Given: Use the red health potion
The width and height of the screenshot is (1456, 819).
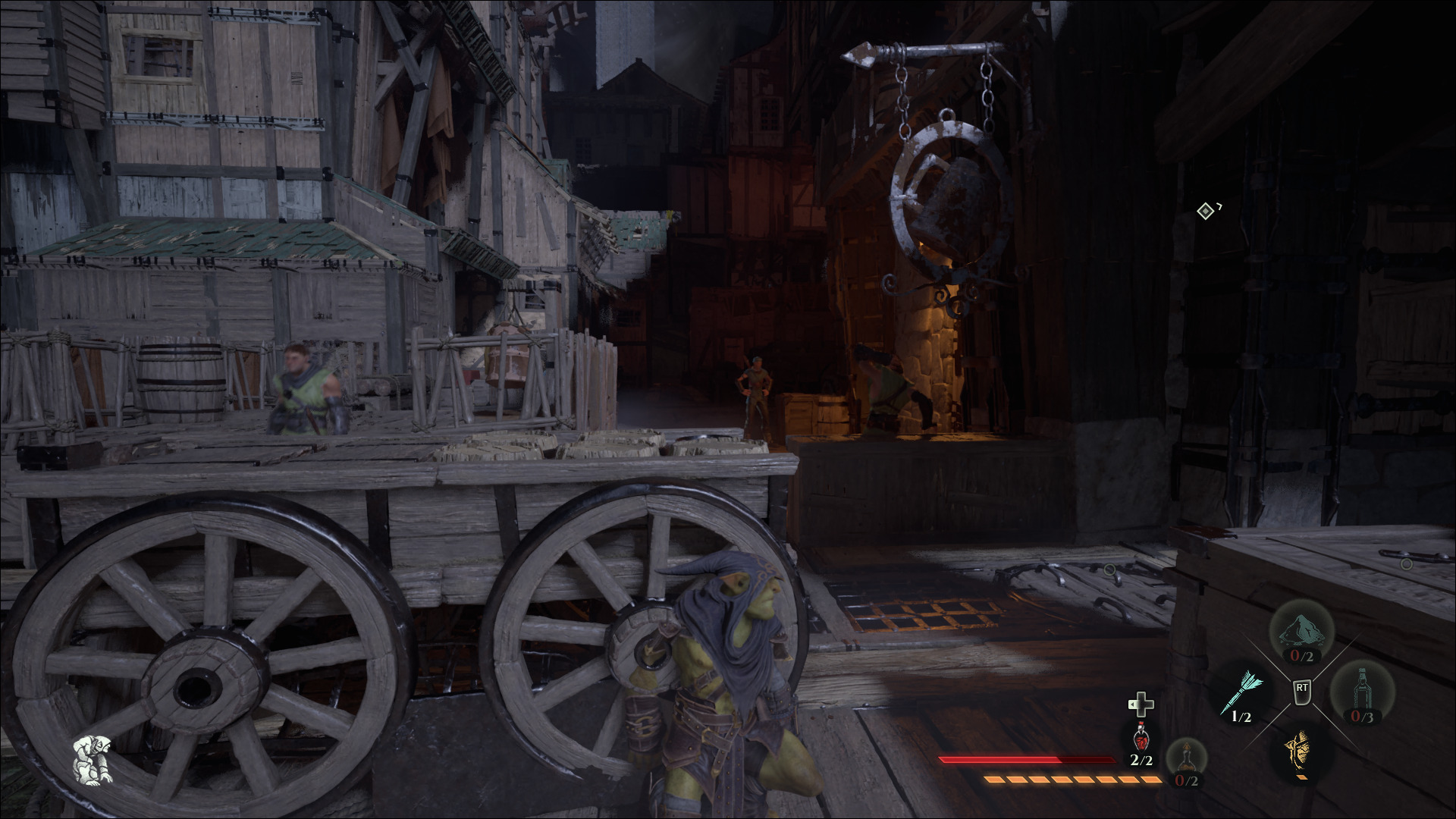Looking at the screenshot, I should point(1140,736).
